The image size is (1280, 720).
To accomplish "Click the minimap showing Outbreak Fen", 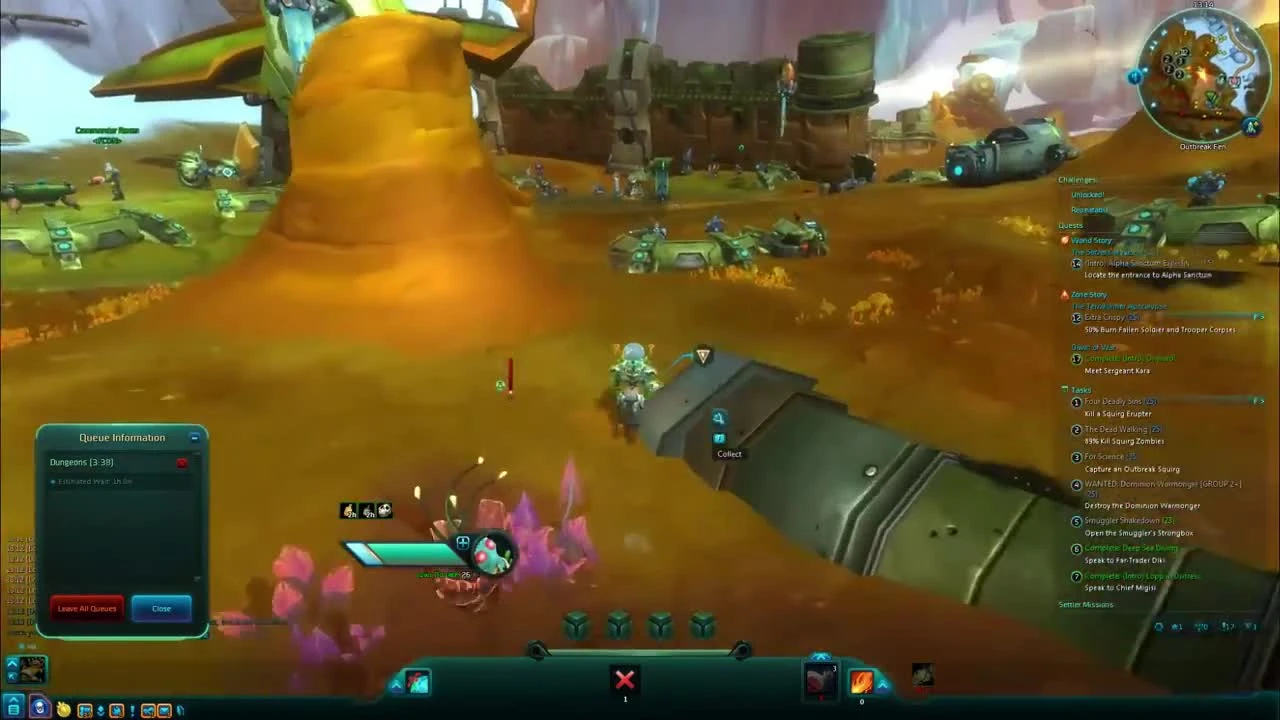I will pos(1200,75).
